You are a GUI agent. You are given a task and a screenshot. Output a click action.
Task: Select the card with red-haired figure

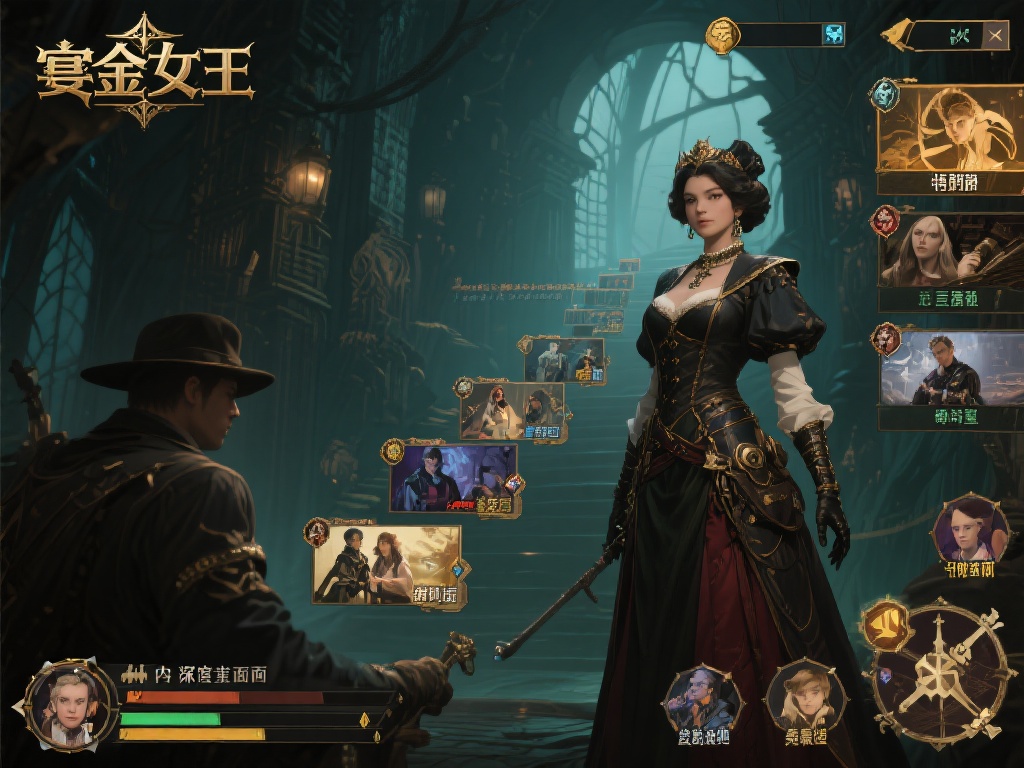coord(512,409)
